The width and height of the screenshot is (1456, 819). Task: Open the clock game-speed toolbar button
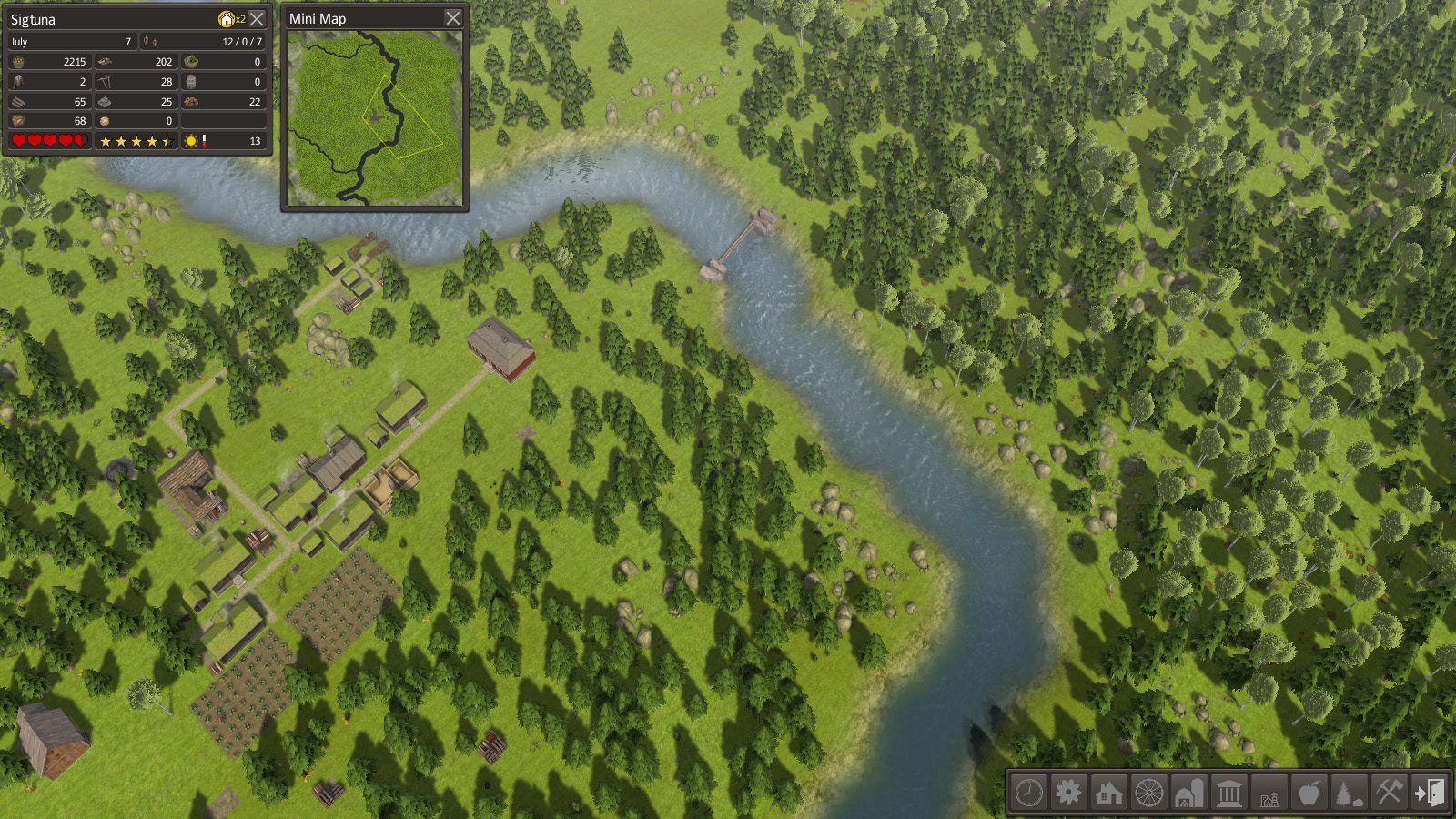(x=1029, y=793)
